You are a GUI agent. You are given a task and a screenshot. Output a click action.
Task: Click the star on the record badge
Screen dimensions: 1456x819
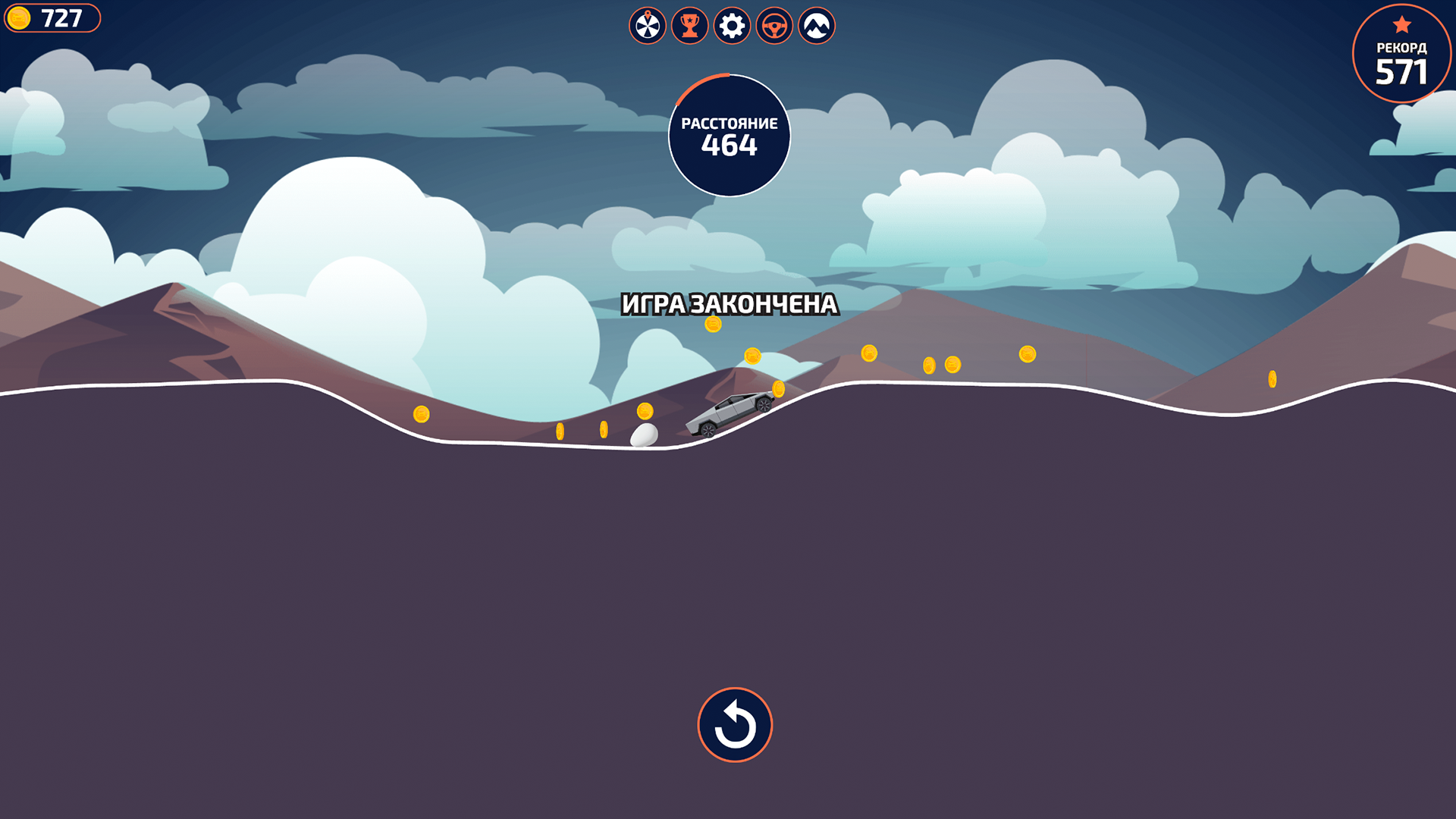(1403, 22)
